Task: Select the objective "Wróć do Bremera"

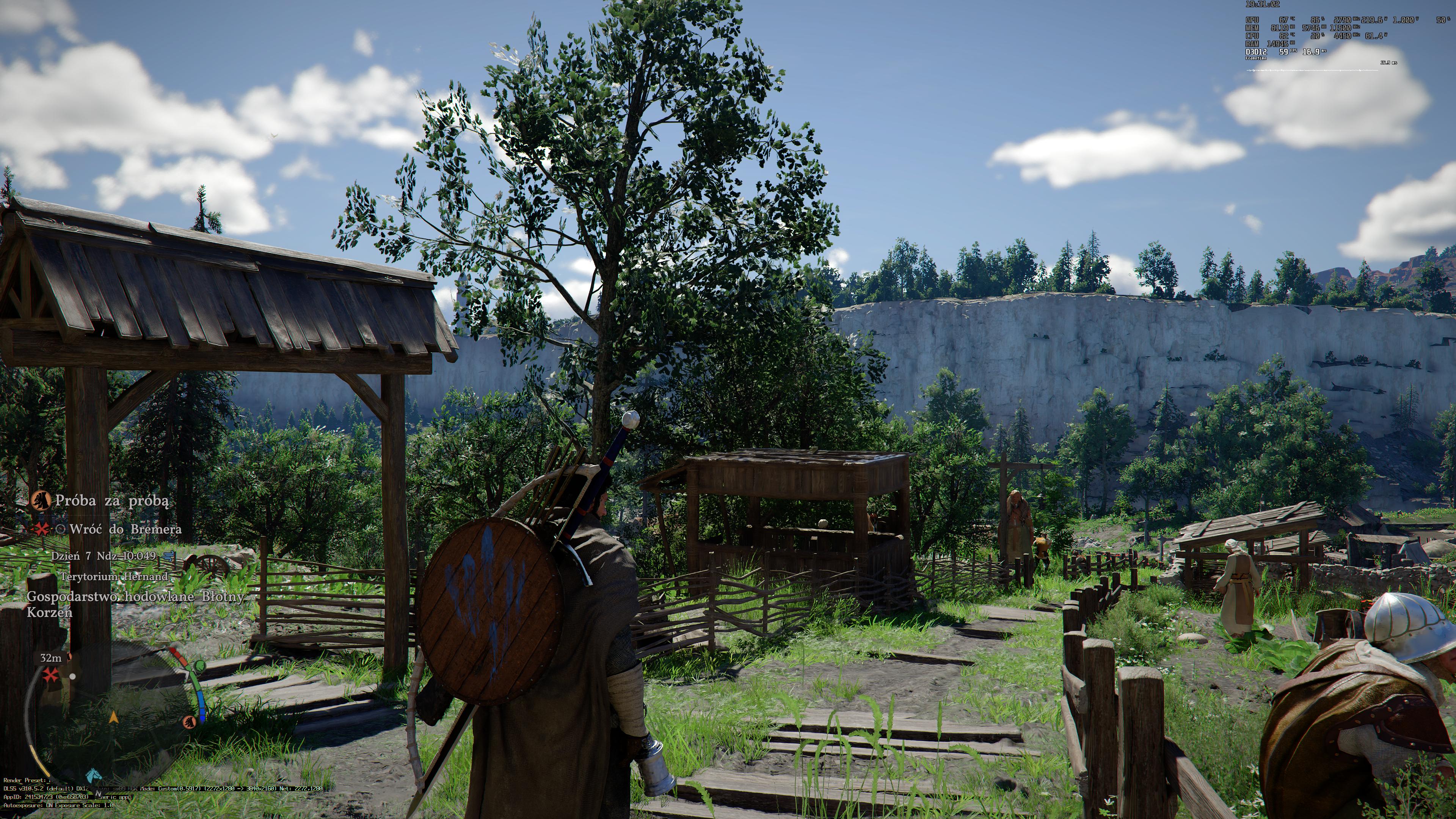Action: coord(126,529)
